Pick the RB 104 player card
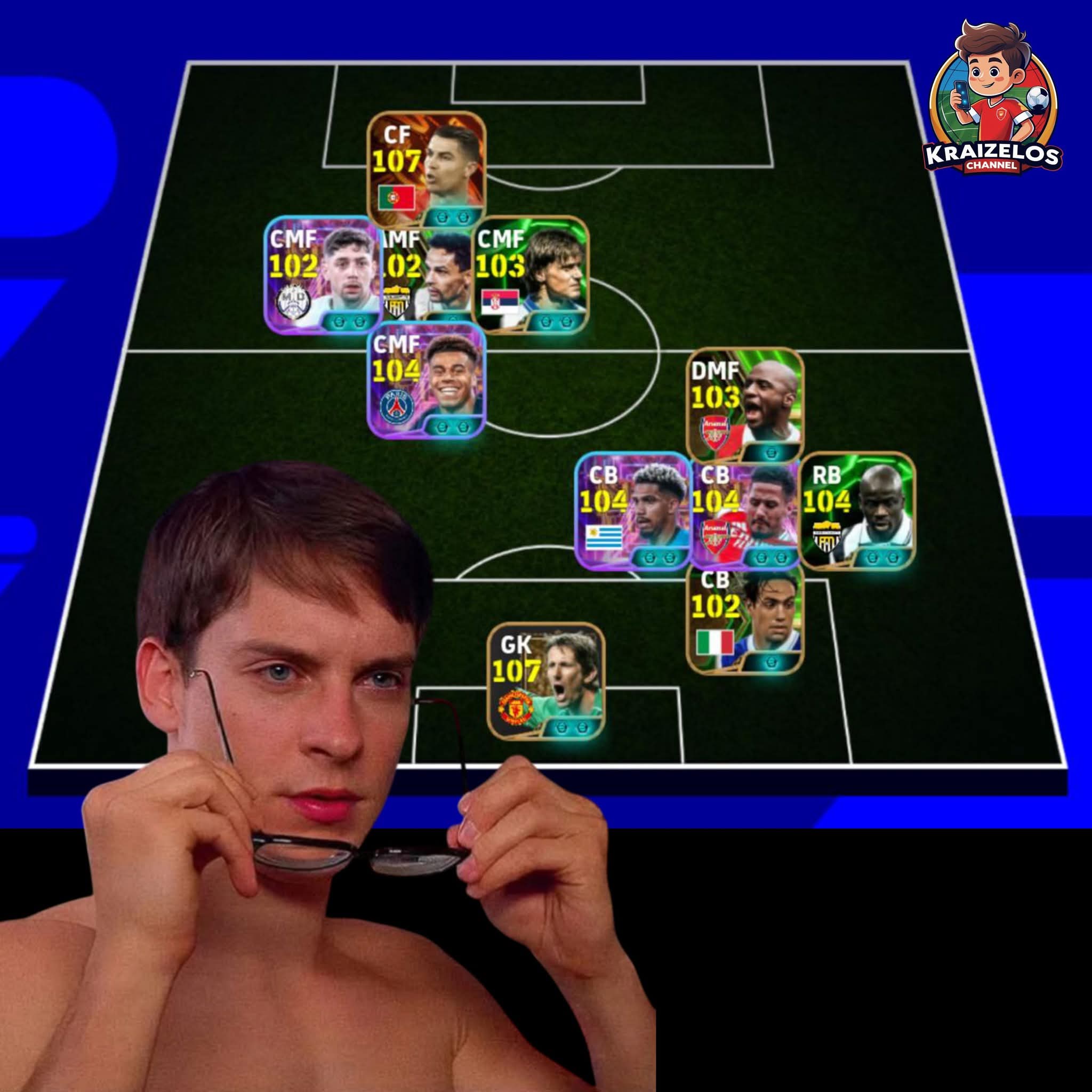 (857, 510)
